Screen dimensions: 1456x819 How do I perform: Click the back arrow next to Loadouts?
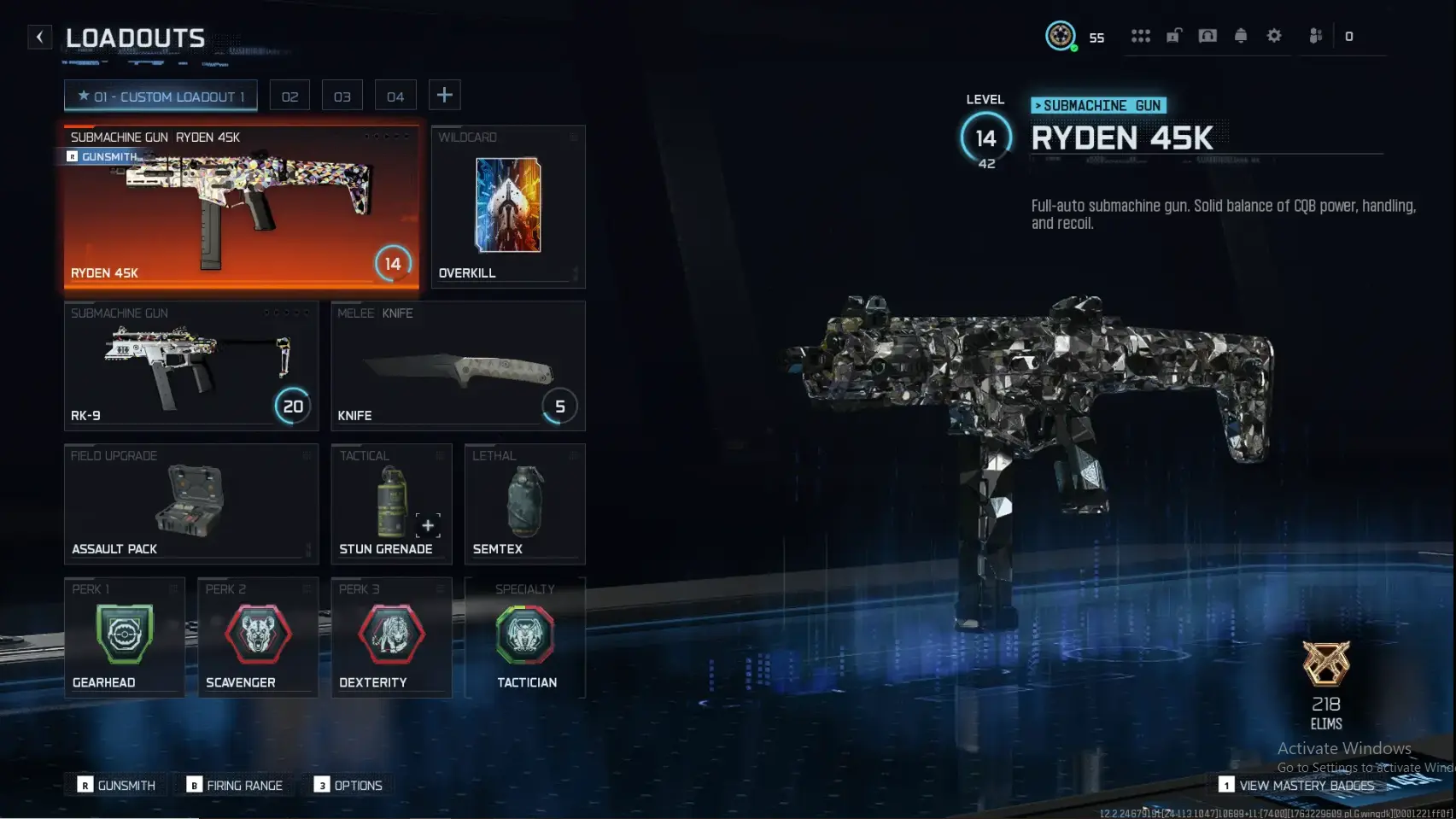39,36
